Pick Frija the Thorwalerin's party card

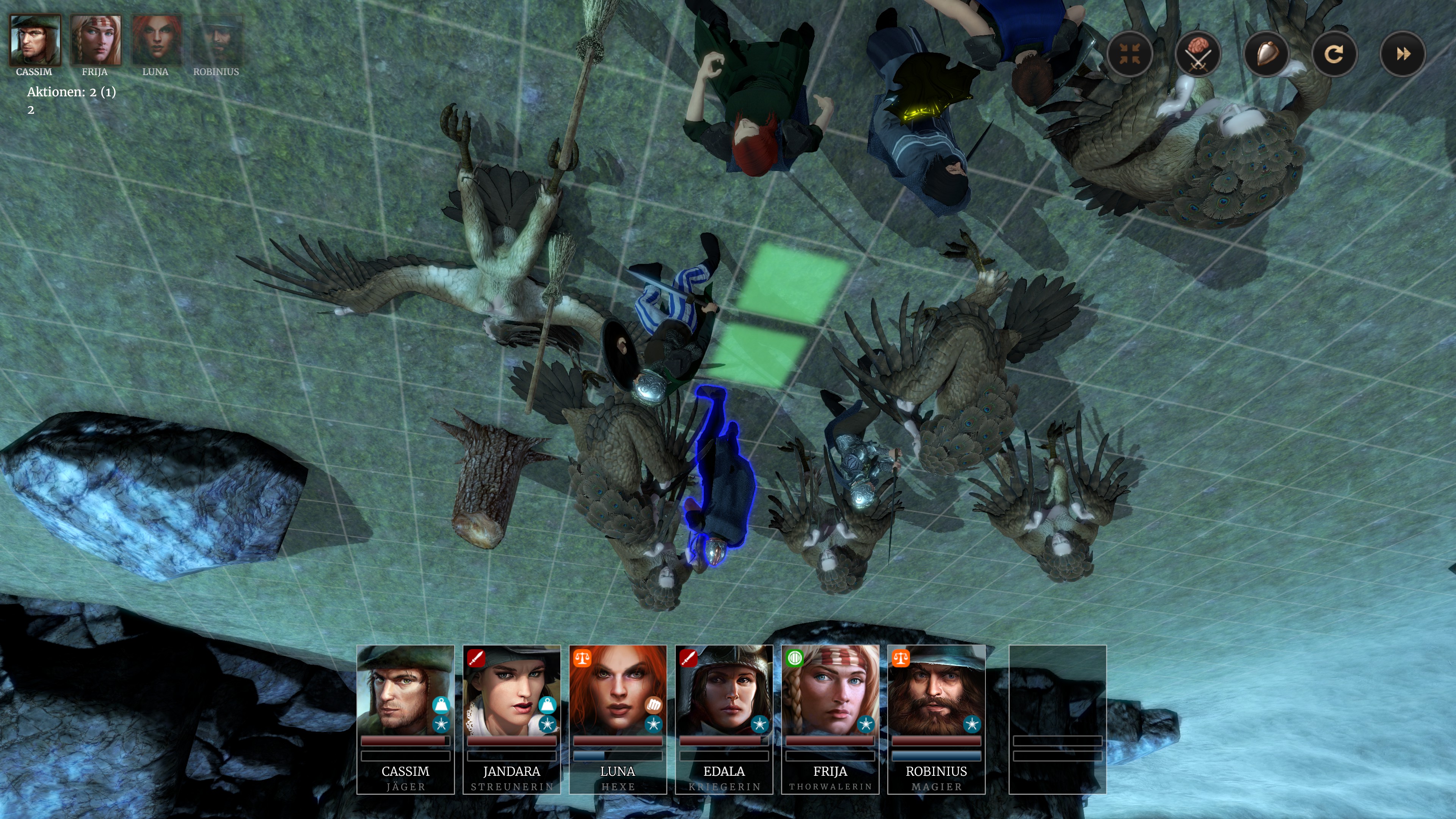pyautogui.click(x=830, y=719)
